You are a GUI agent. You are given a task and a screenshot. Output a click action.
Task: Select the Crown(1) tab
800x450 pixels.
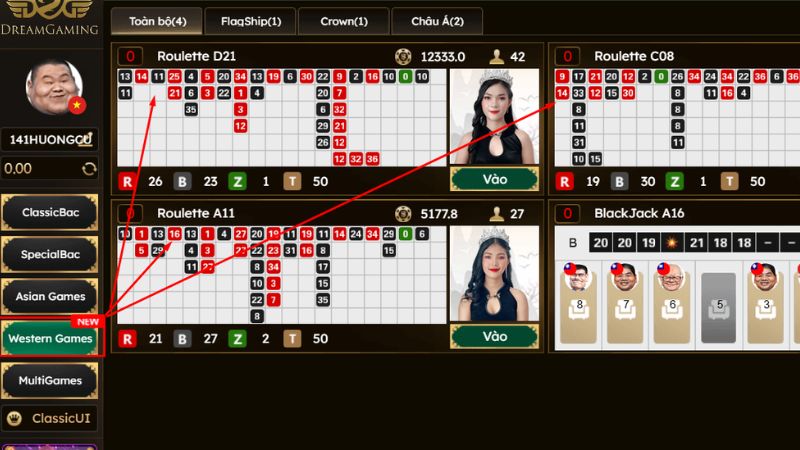point(344,20)
